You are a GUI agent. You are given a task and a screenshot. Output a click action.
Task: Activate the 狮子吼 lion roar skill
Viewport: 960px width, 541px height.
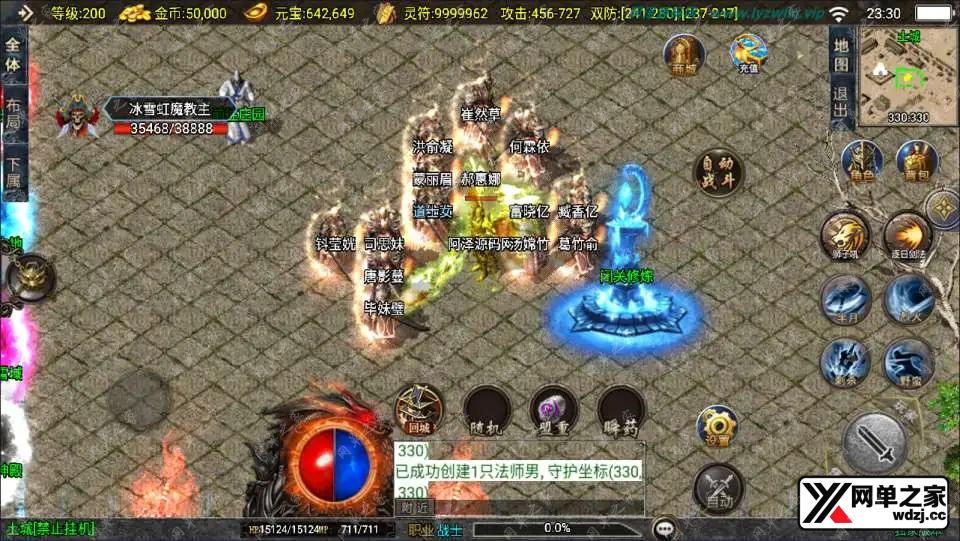tap(844, 236)
